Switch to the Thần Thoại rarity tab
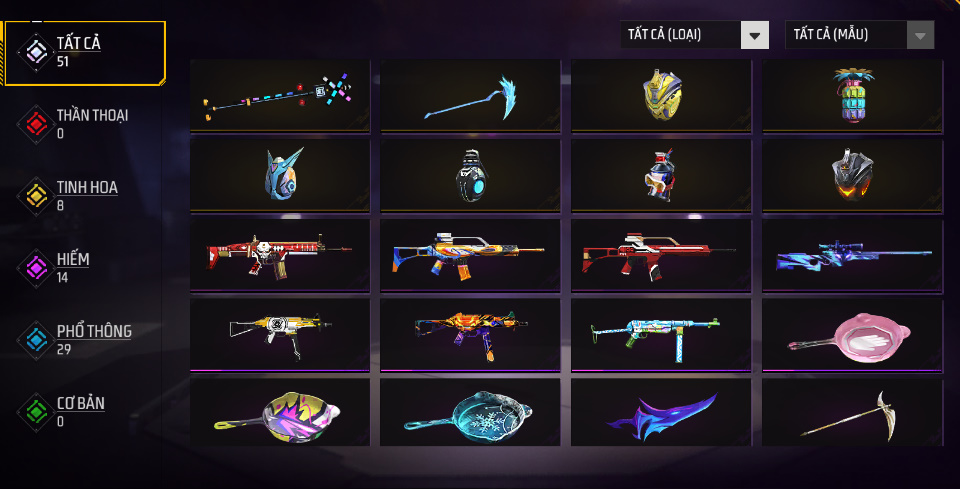 click(x=84, y=122)
